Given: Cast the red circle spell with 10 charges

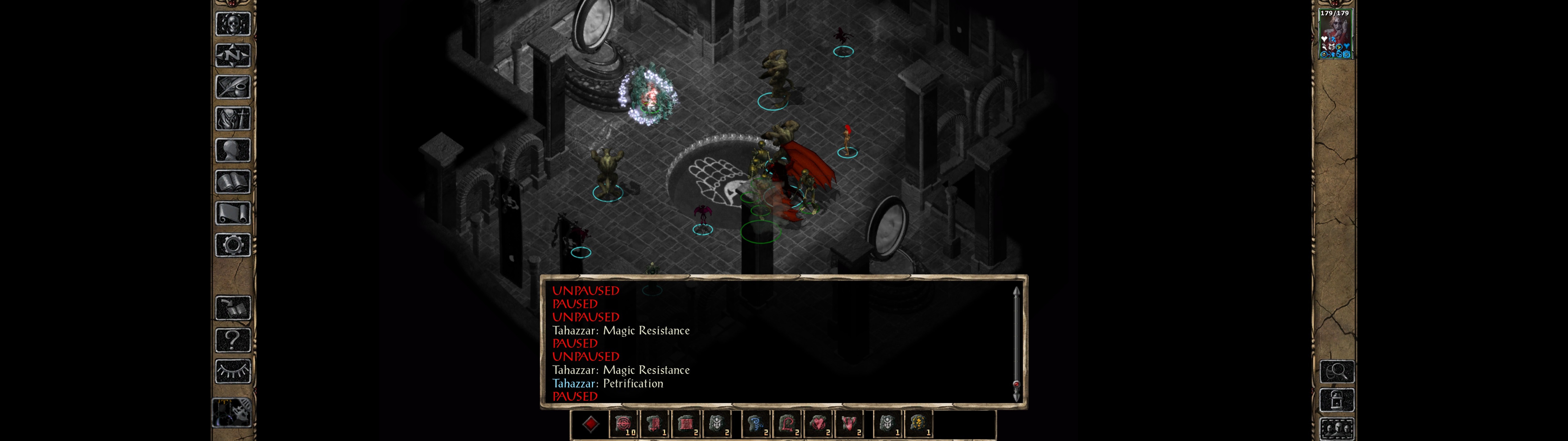Looking at the screenshot, I should click(623, 424).
